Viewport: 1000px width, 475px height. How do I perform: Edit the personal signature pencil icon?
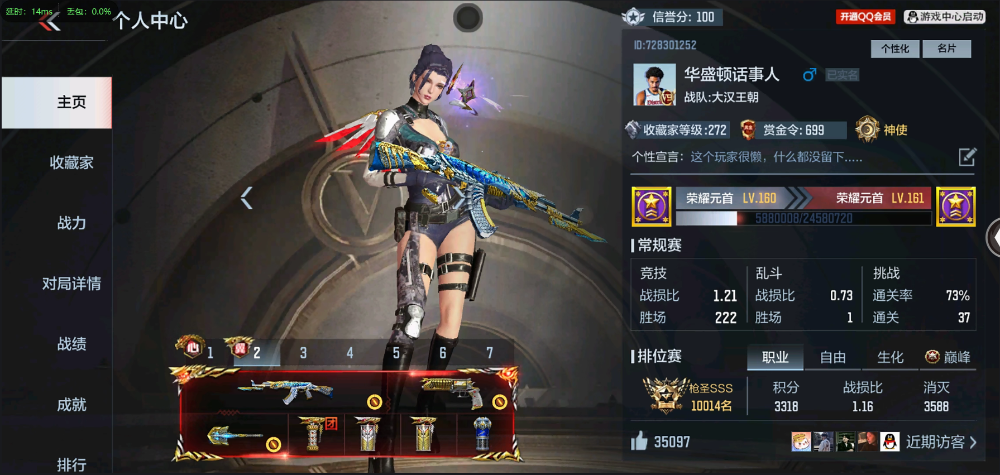[x=967, y=156]
